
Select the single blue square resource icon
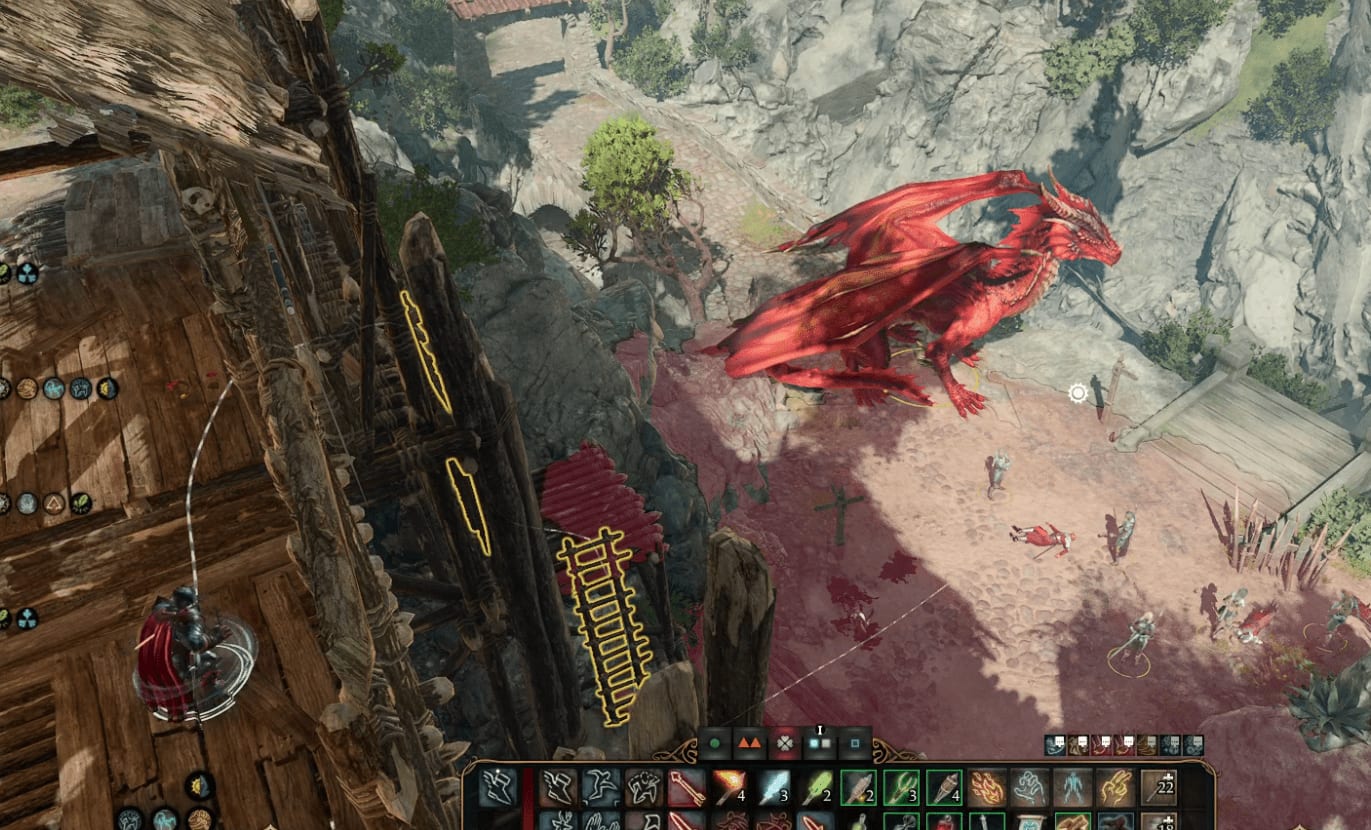pos(855,744)
